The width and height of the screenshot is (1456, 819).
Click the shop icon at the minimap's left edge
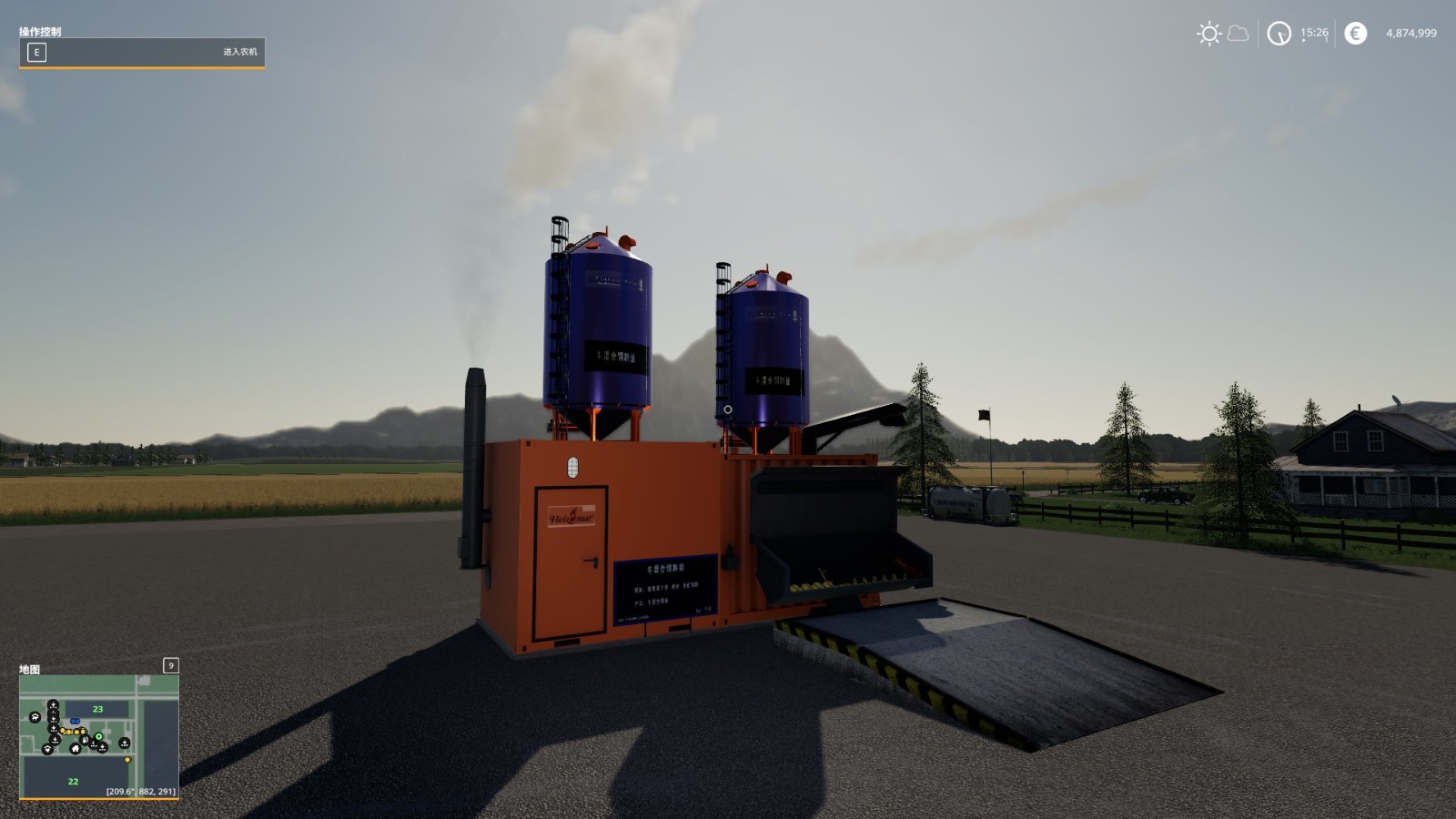coord(35,717)
